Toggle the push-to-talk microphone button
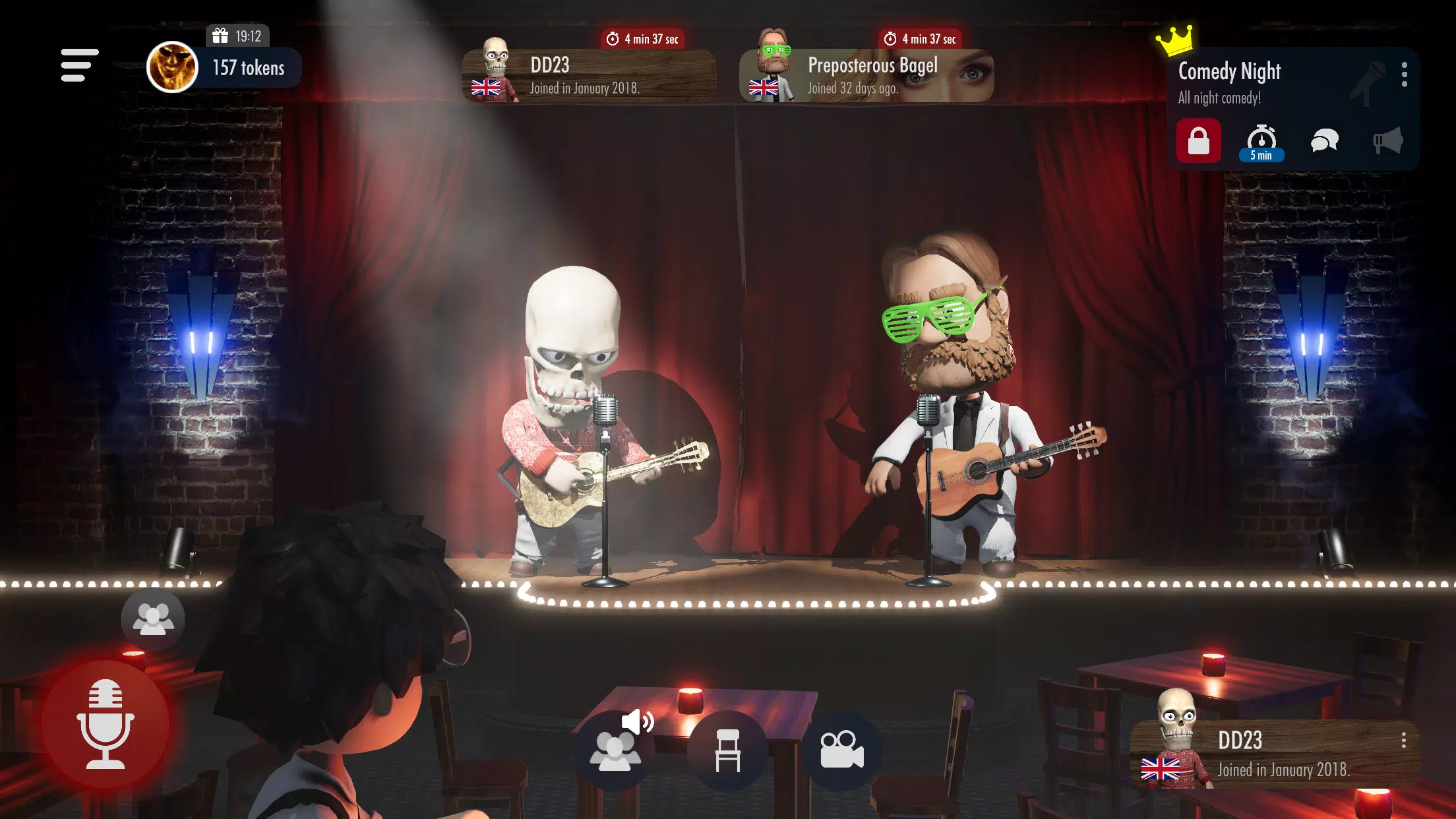The width and height of the screenshot is (1456, 819). click(x=106, y=723)
